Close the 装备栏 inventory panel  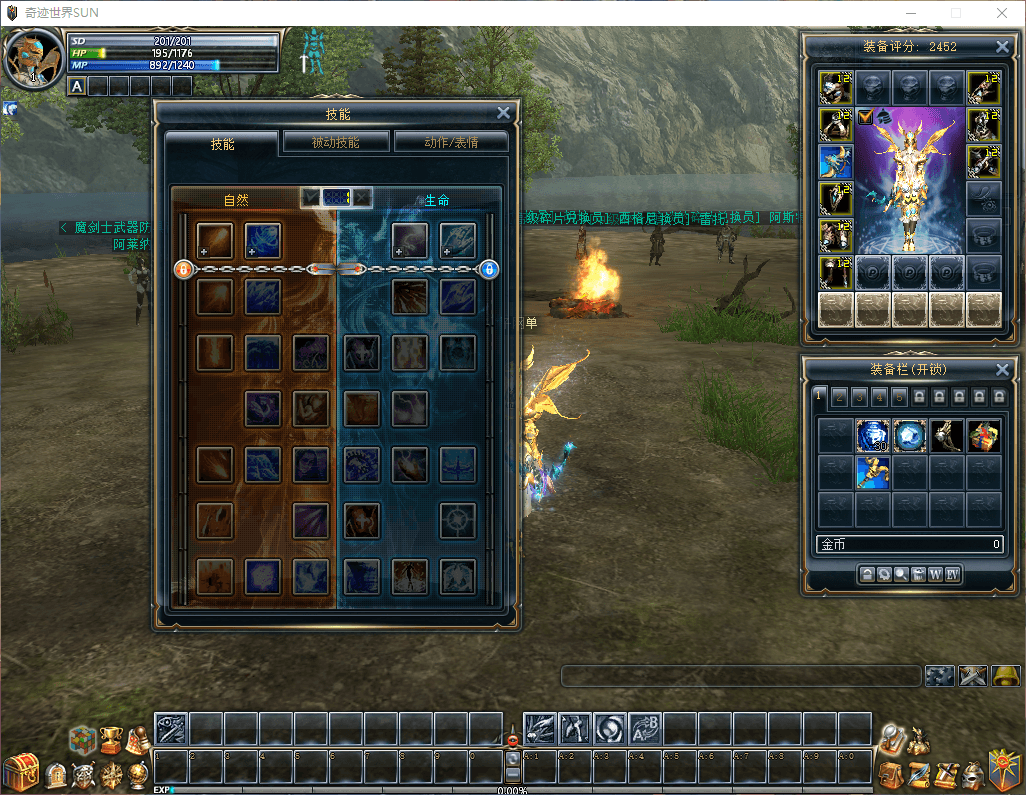[x=1002, y=369]
